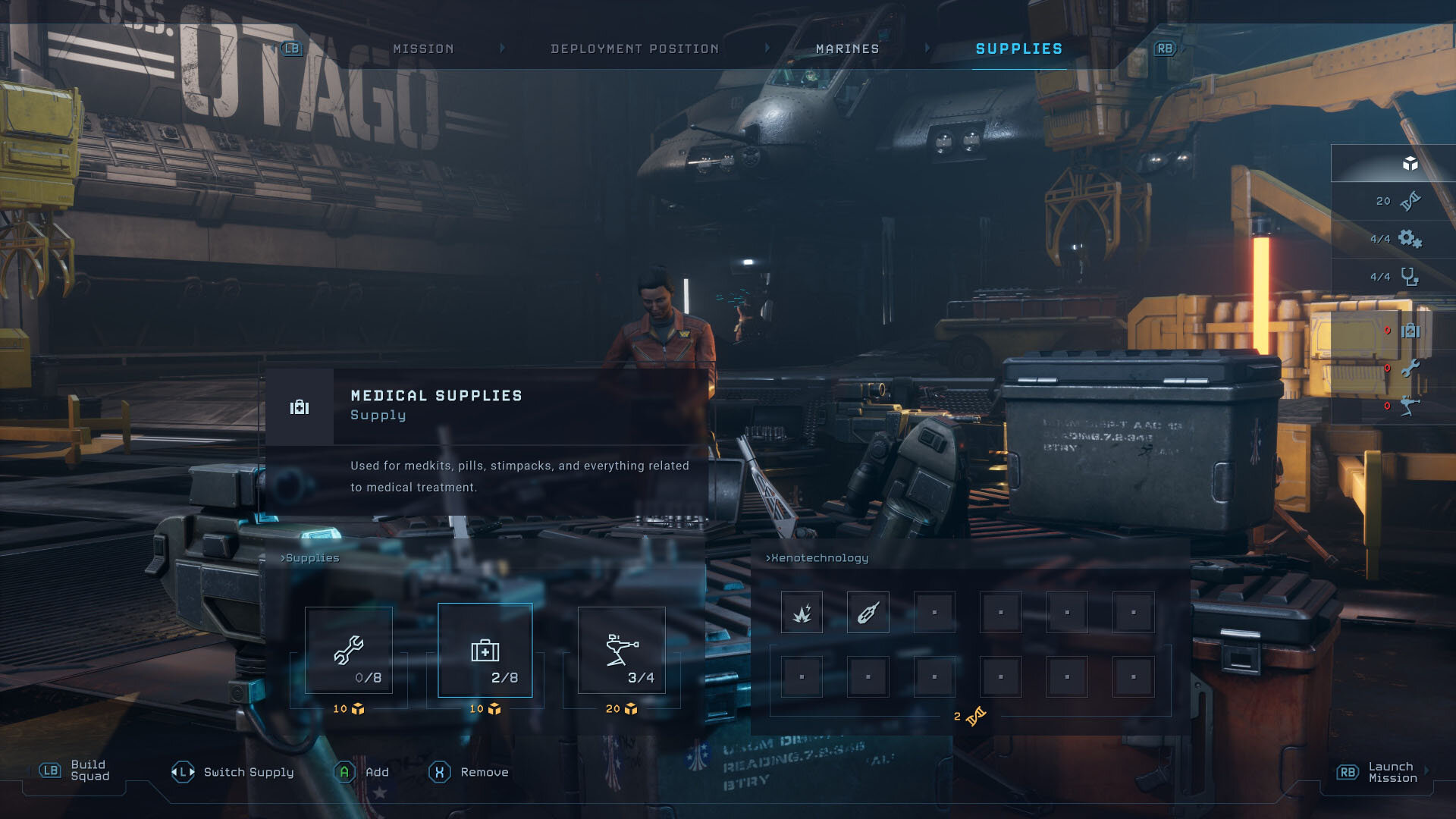Click the Remove supply option
1456x819 pixels.
469,772
